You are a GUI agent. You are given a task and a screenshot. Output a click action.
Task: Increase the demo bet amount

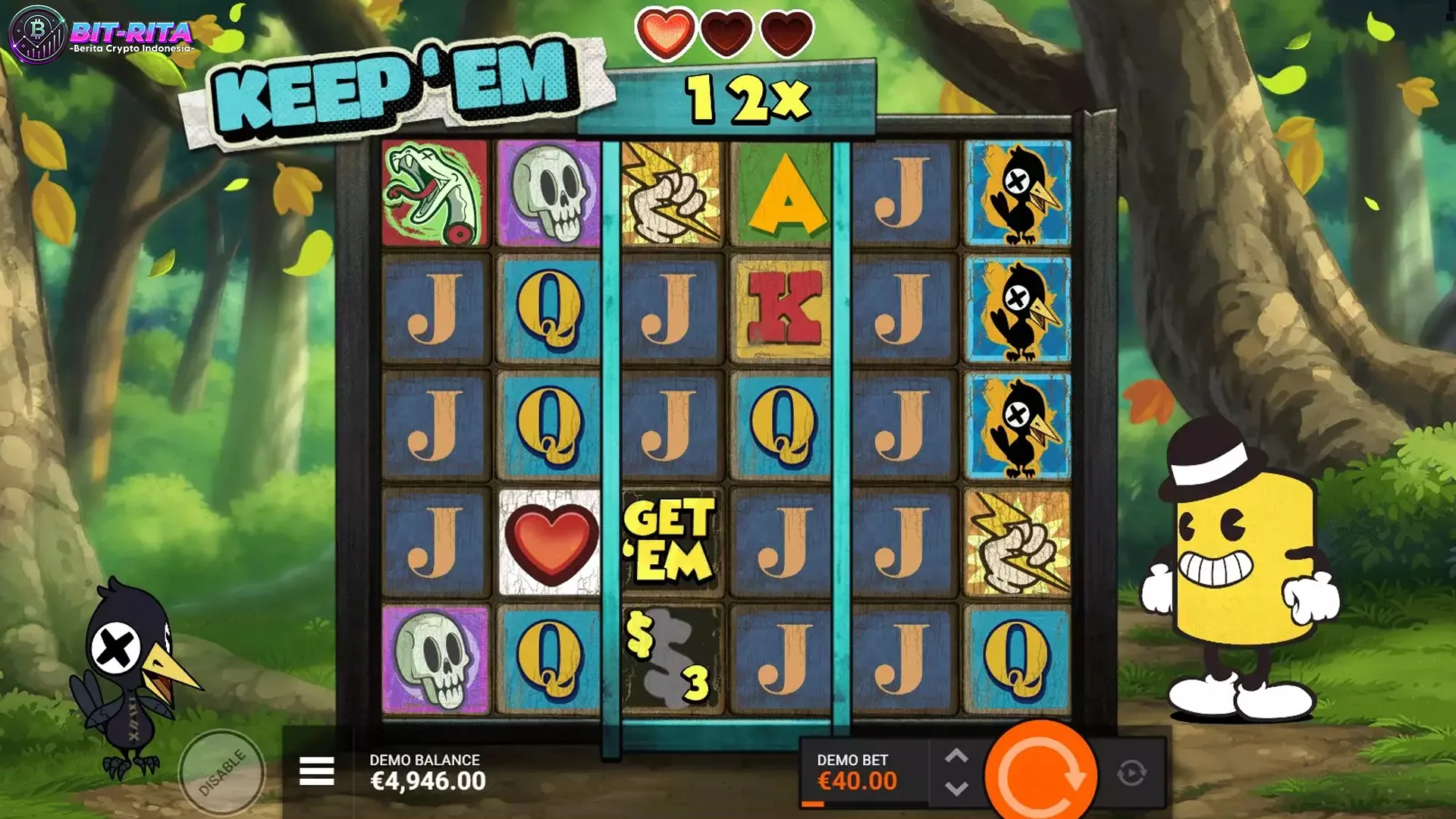956,756
